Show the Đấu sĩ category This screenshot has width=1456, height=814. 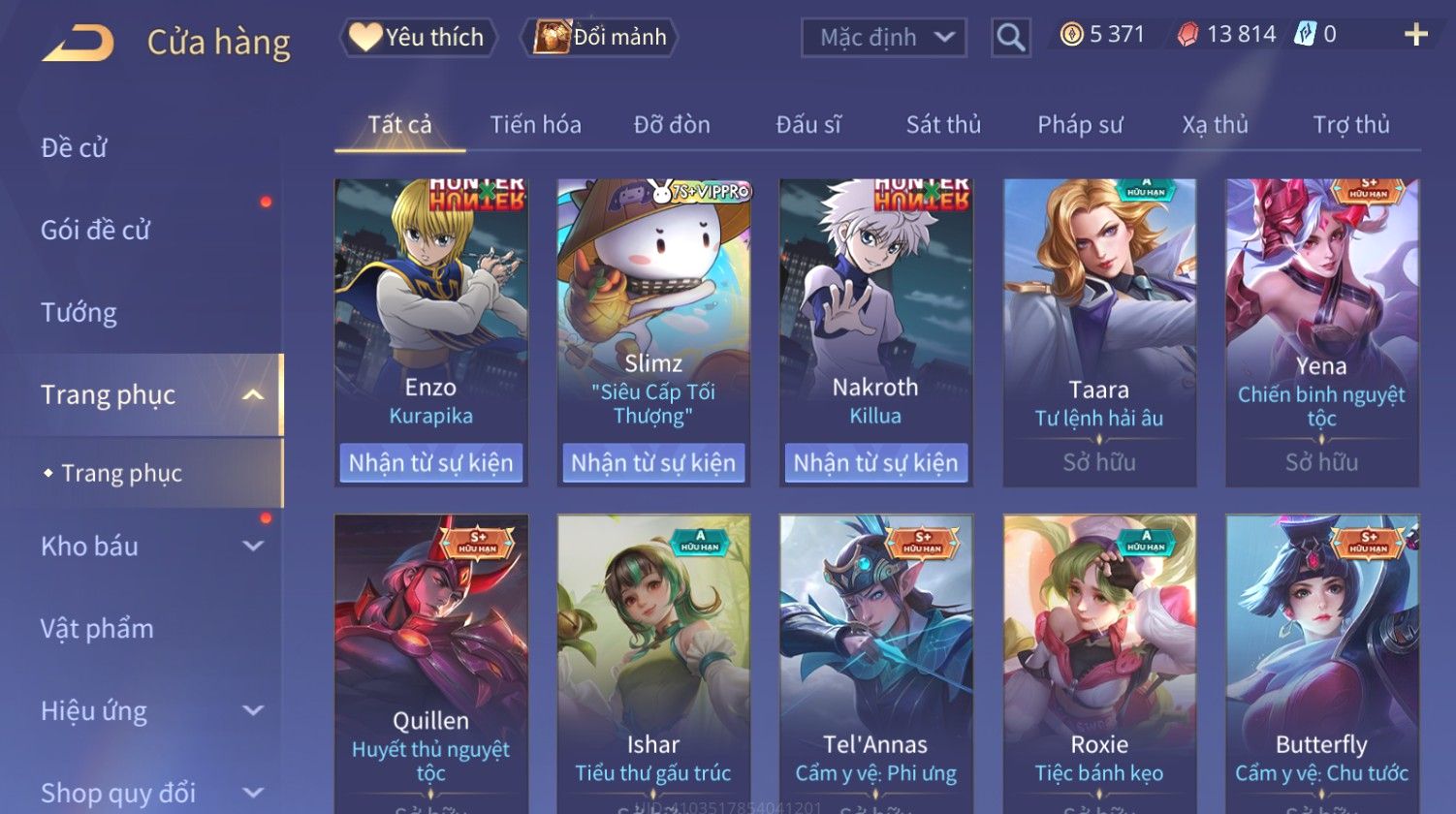pyautogui.click(x=808, y=125)
